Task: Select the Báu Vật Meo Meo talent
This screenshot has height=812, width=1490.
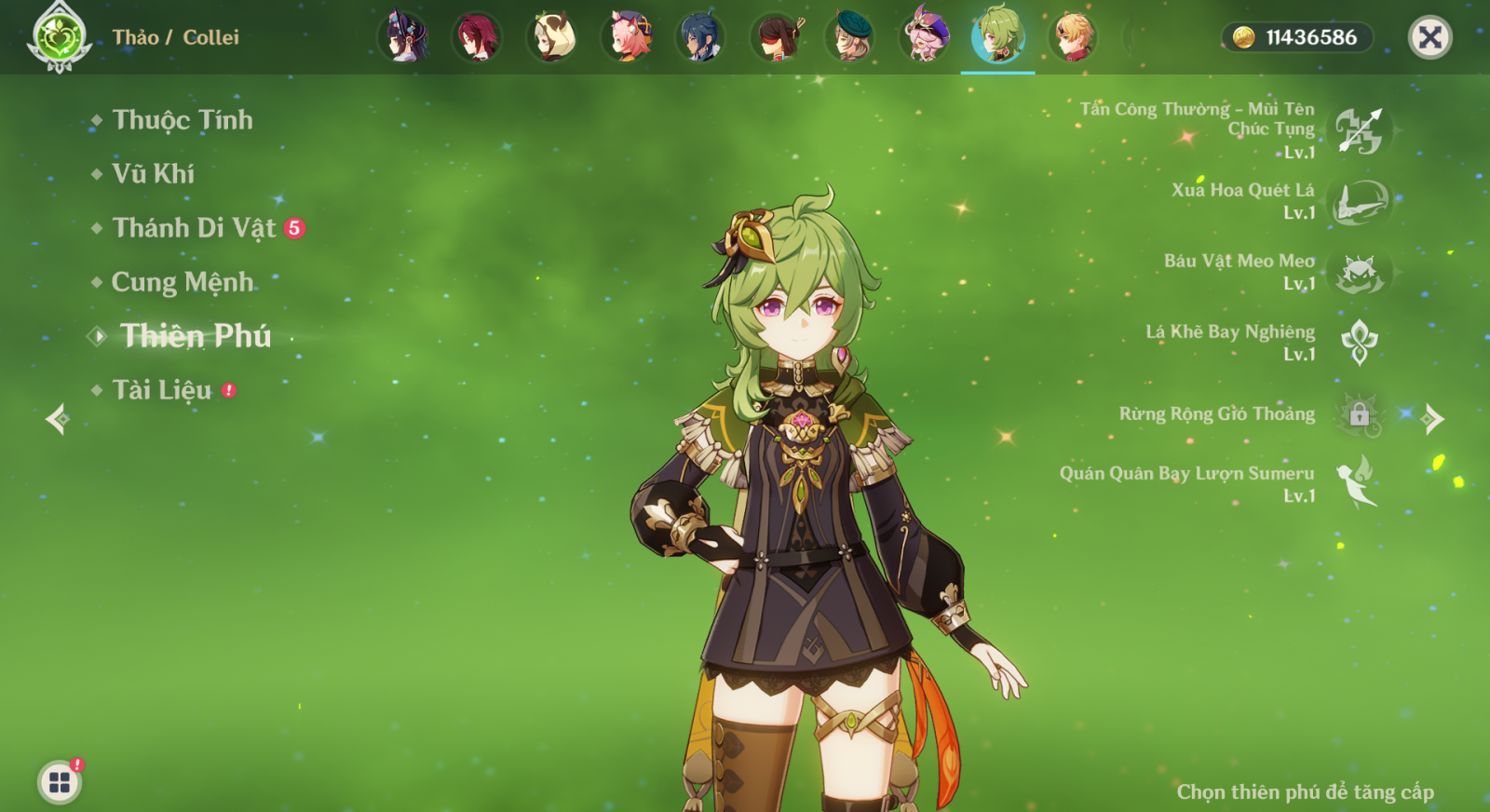Action: [x=1359, y=272]
